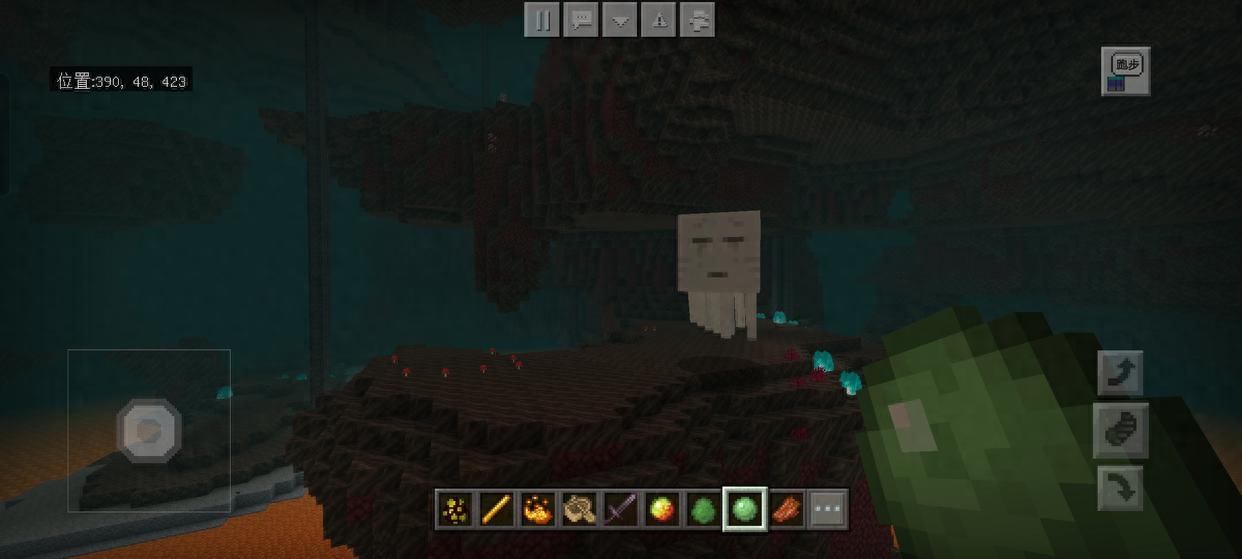Screen dimensions: 1242x559
Task: Select the orange-red striped item hotbar slot
Action: pyautogui.click(x=786, y=510)
